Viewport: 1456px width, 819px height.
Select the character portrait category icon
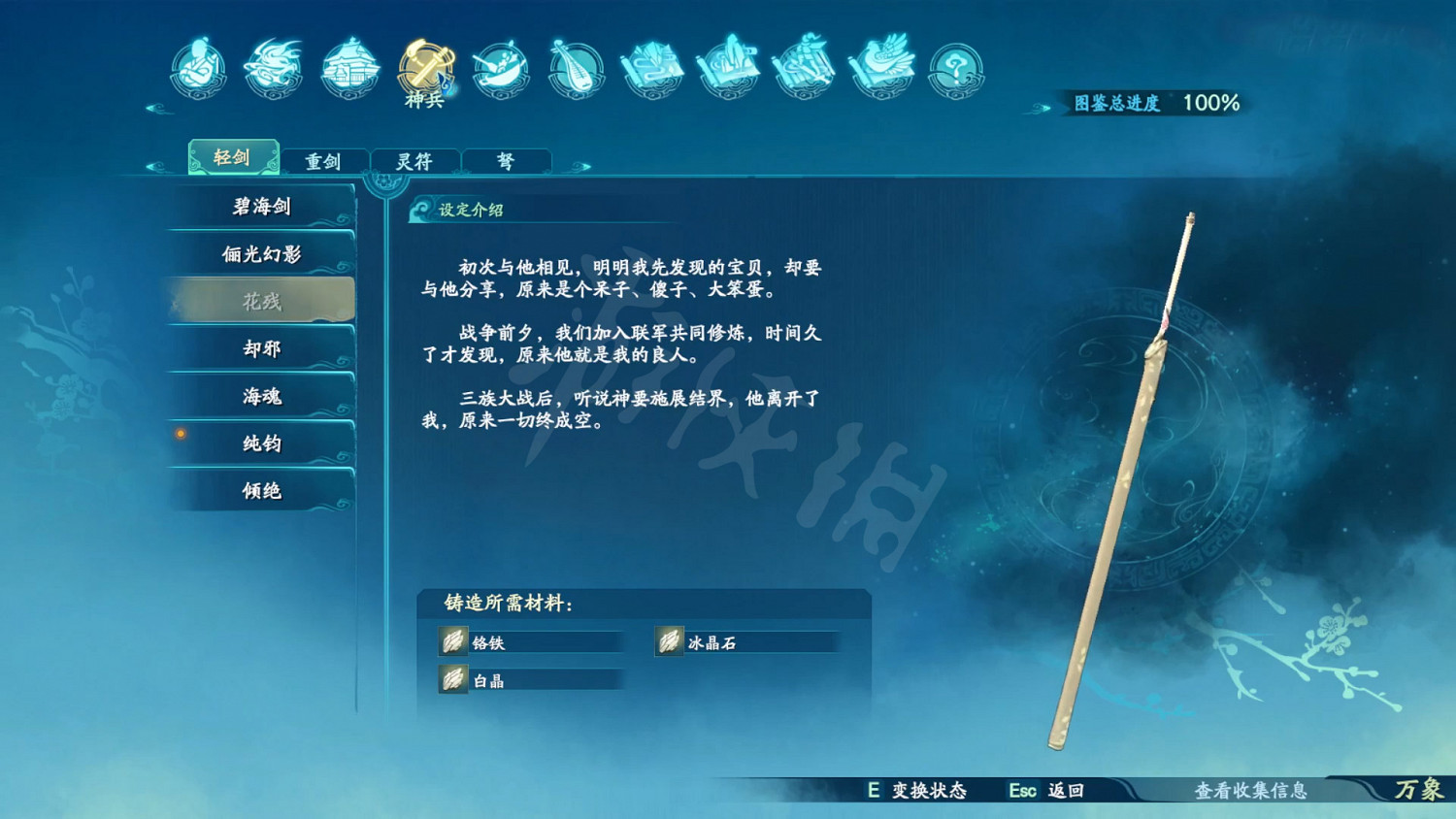197,65
